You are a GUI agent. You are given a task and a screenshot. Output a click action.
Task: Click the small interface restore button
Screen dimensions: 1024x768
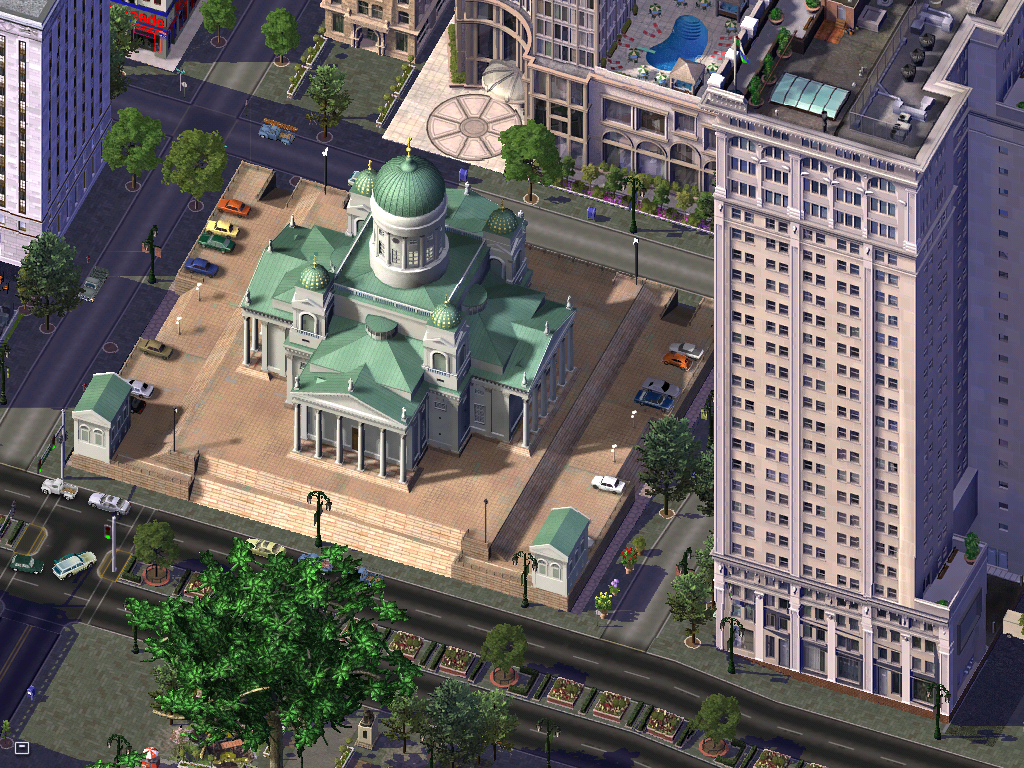tap(21, 747)
